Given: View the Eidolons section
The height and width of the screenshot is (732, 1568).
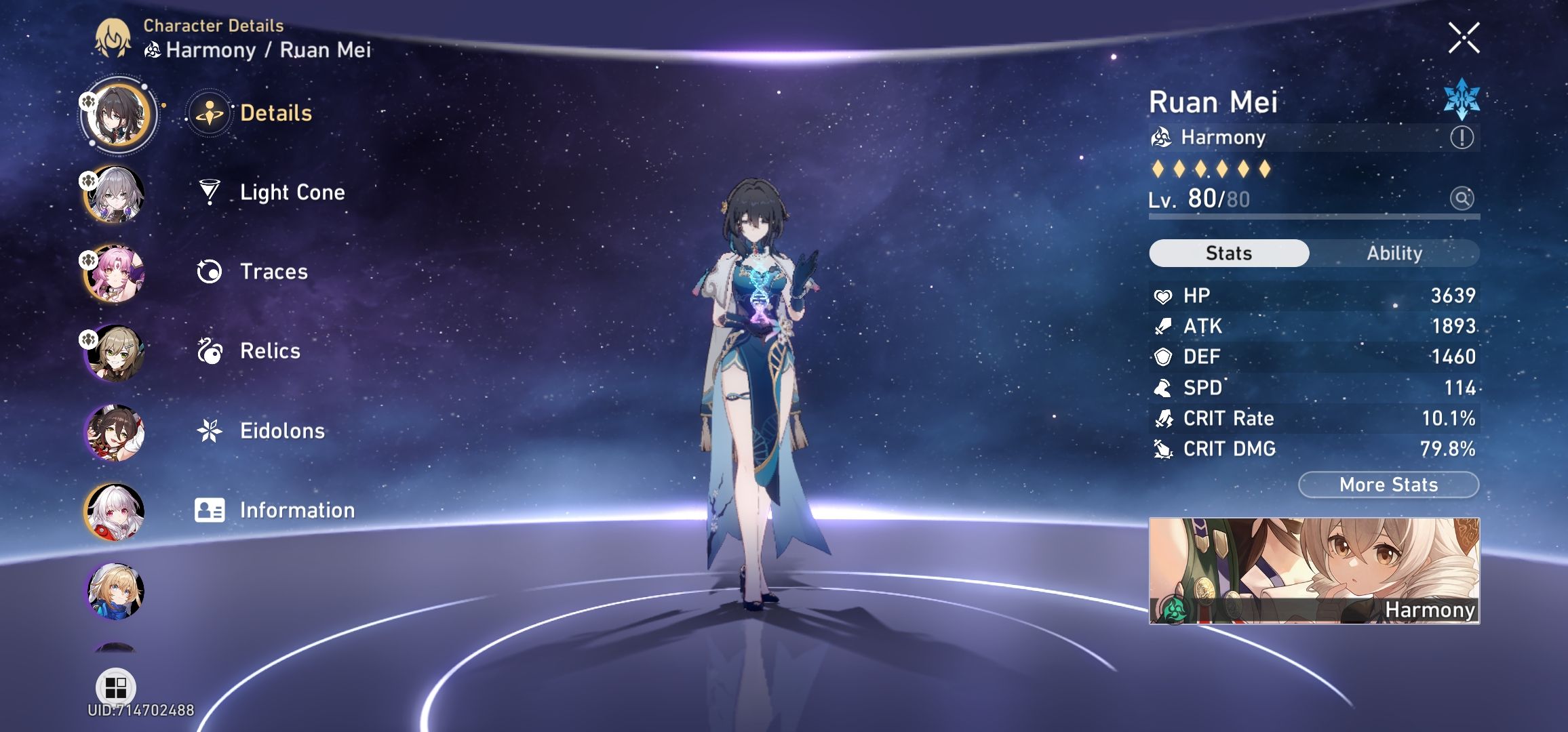Looking at the screenshot, I should pos(282,430).
